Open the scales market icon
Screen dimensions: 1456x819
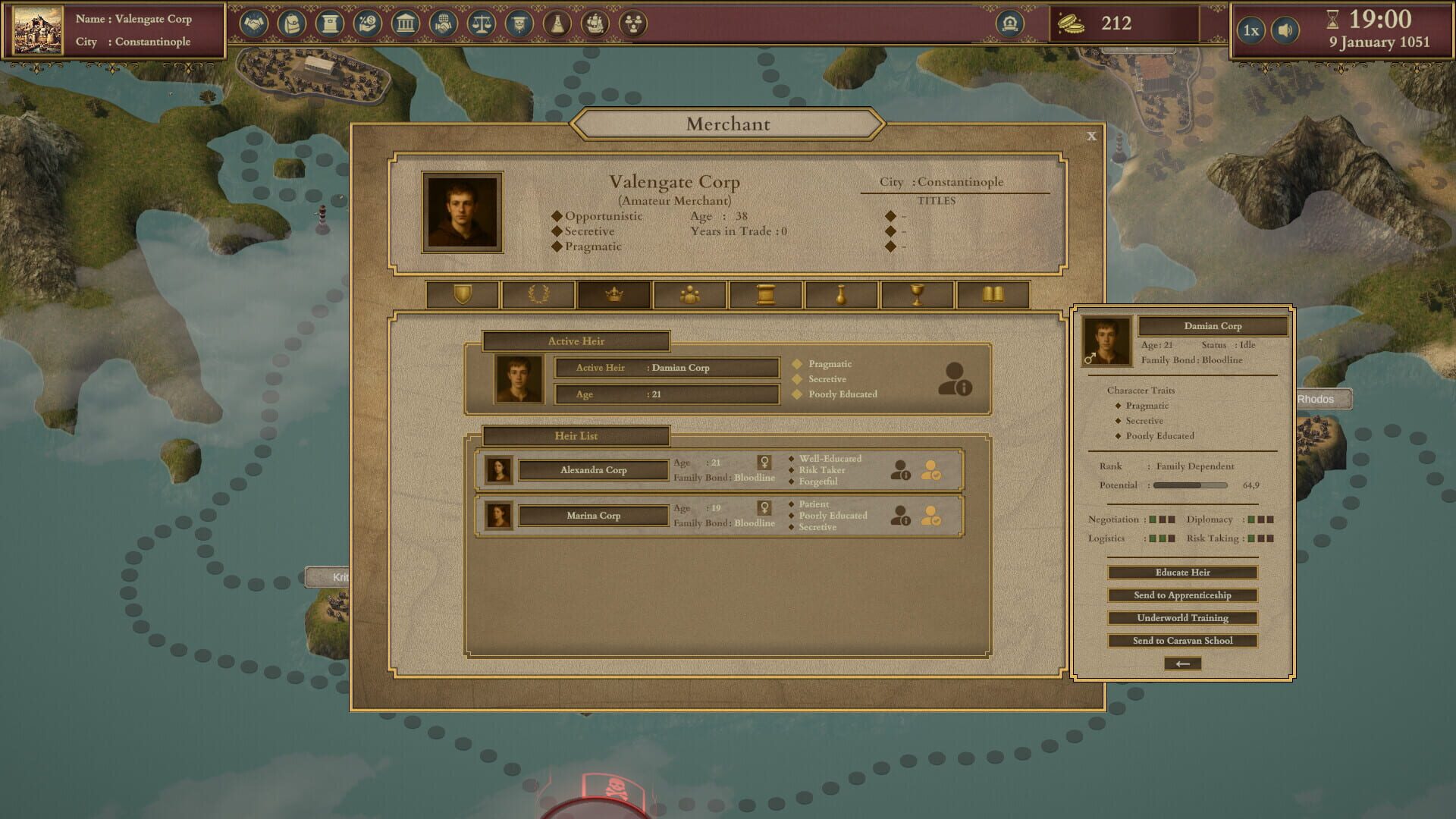click(482, 24)
